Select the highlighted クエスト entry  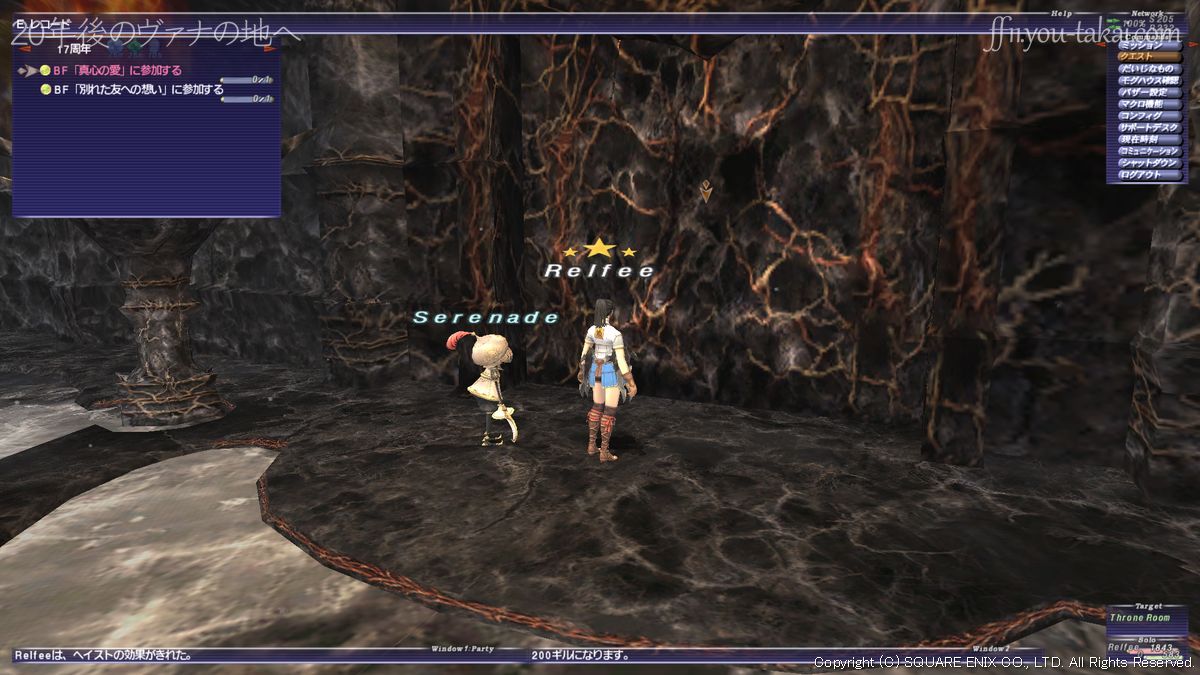[1146, 57]
